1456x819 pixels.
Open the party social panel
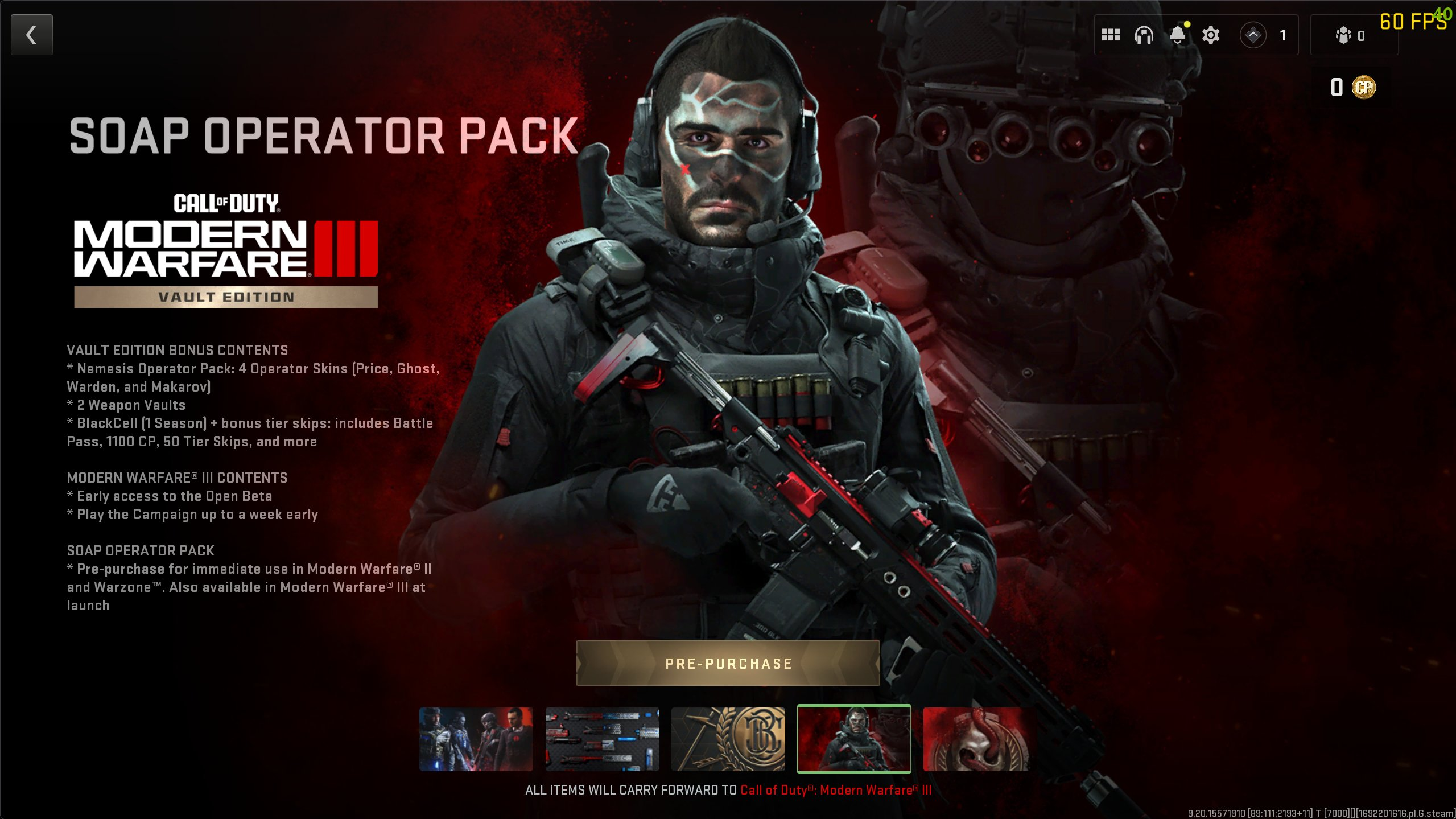click(x=1350, y=35)
